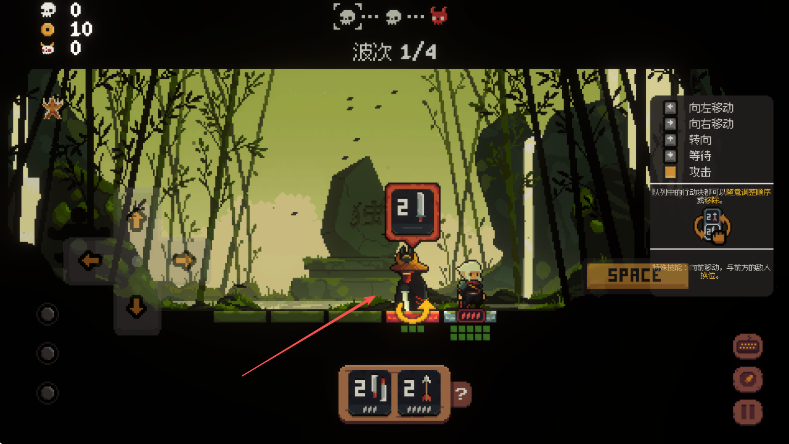The width and height of the screenshot is (789, 444).
Task: Click the orange SPACE button
Action: (x=636, y=275)
